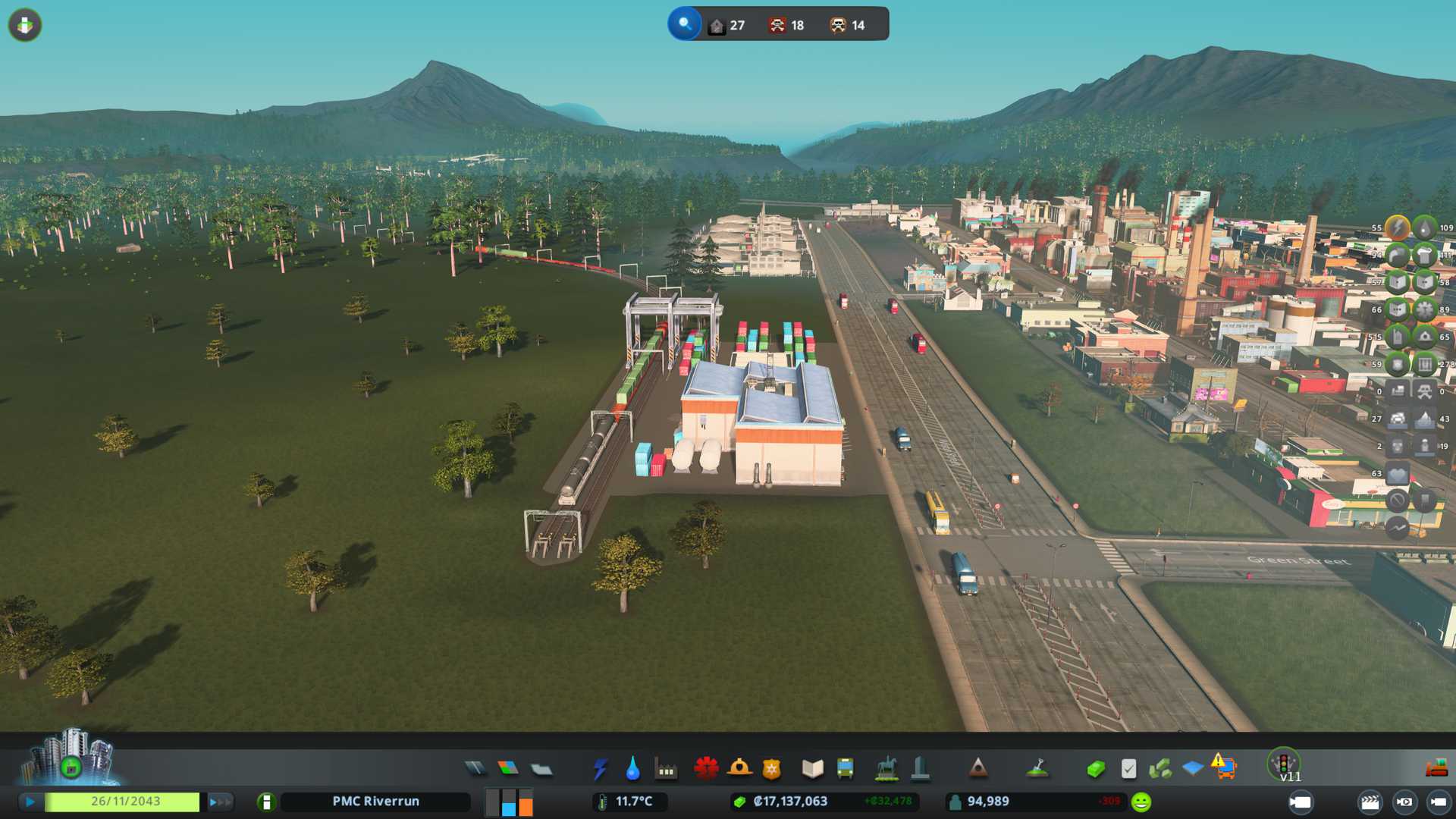Viewport: 1456px width, 819px height.
Task: Click the magnifier search button at top
Action: coord(684,24)
